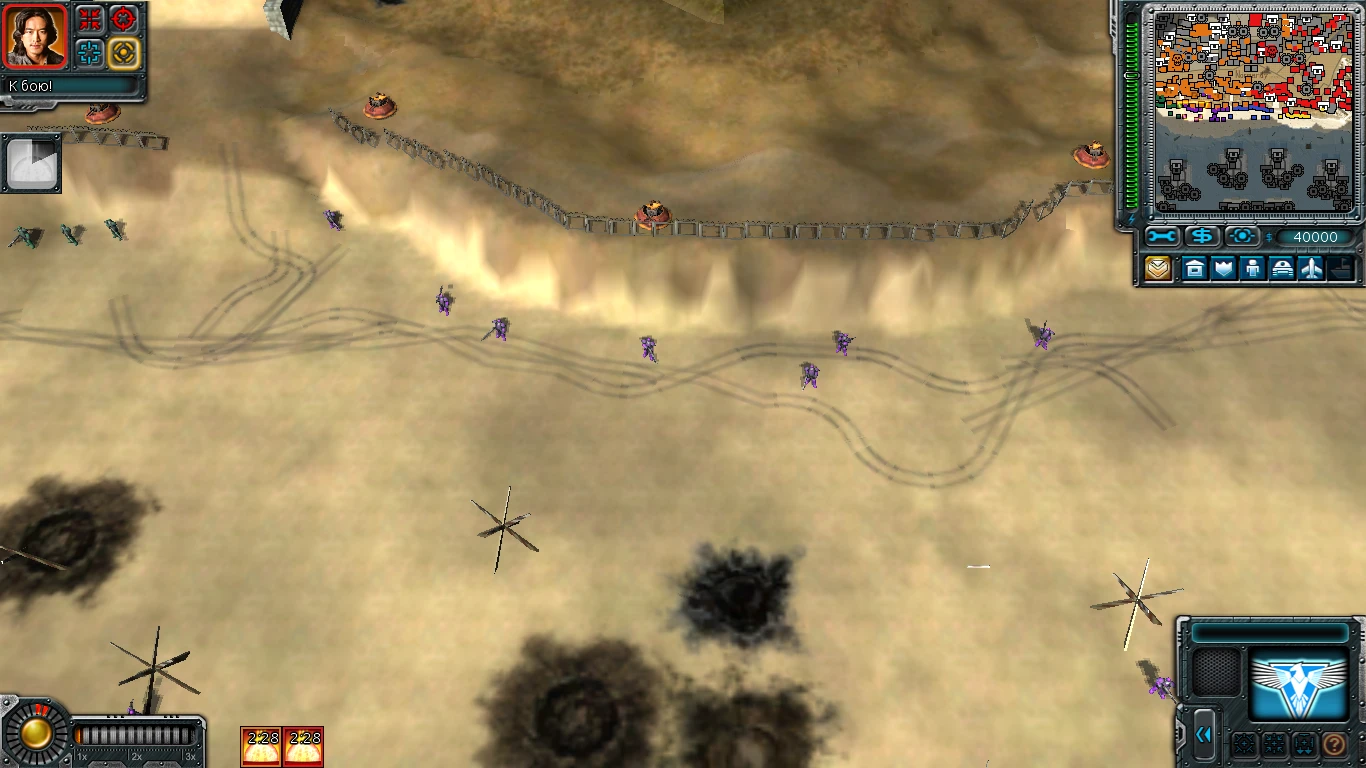Toggle the blue crosshair formation command
Image resolution: width=1366 pixels, height=768 pixels.
pyautogui.click(x=90, y=52)
